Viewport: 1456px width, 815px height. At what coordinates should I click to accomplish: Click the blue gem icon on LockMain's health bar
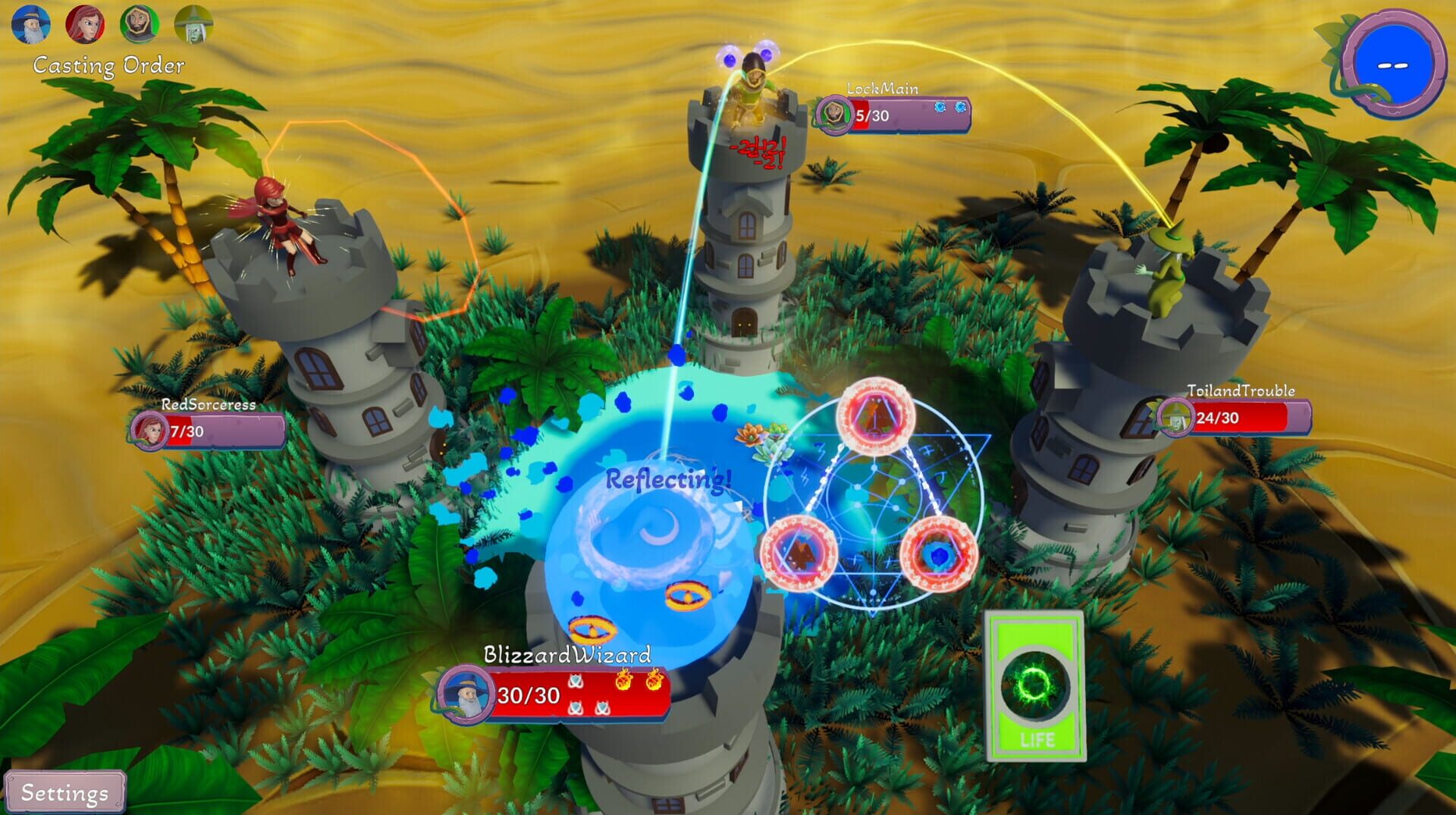coord(940,107)
